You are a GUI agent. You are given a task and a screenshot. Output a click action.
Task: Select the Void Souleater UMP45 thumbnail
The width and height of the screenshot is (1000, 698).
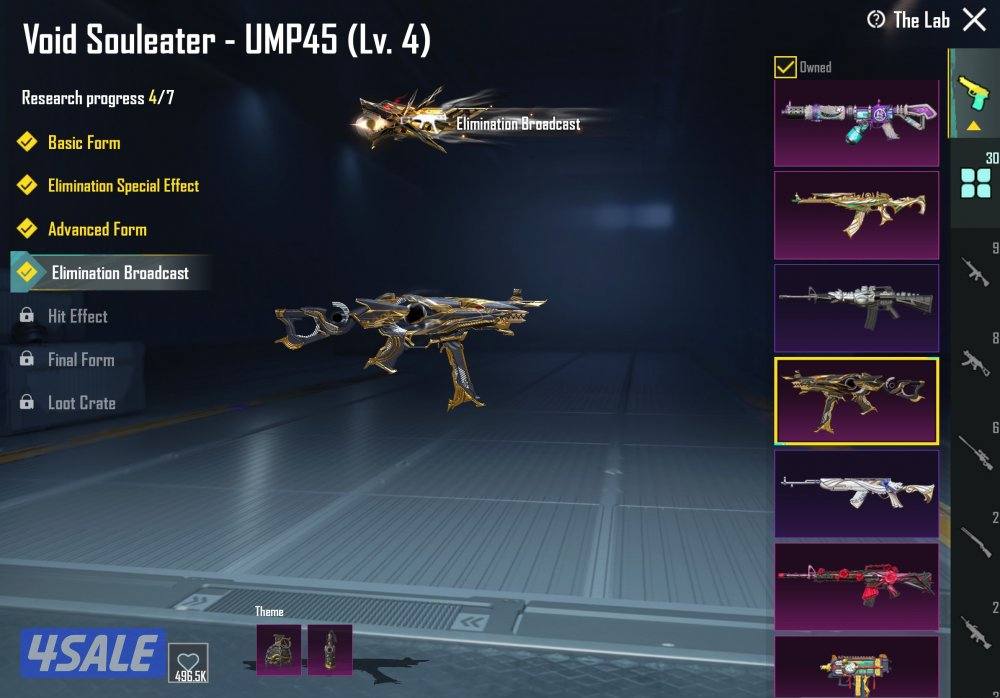pos(856,400)
